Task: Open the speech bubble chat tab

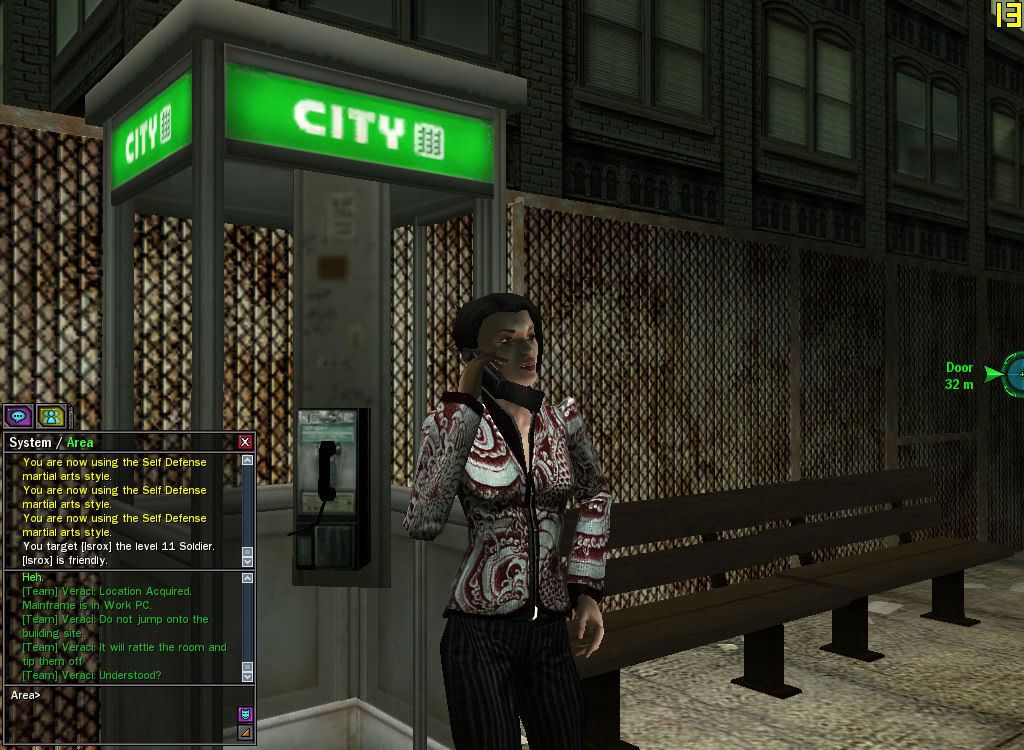Action: pyautogui.click(x=17, y=416)
